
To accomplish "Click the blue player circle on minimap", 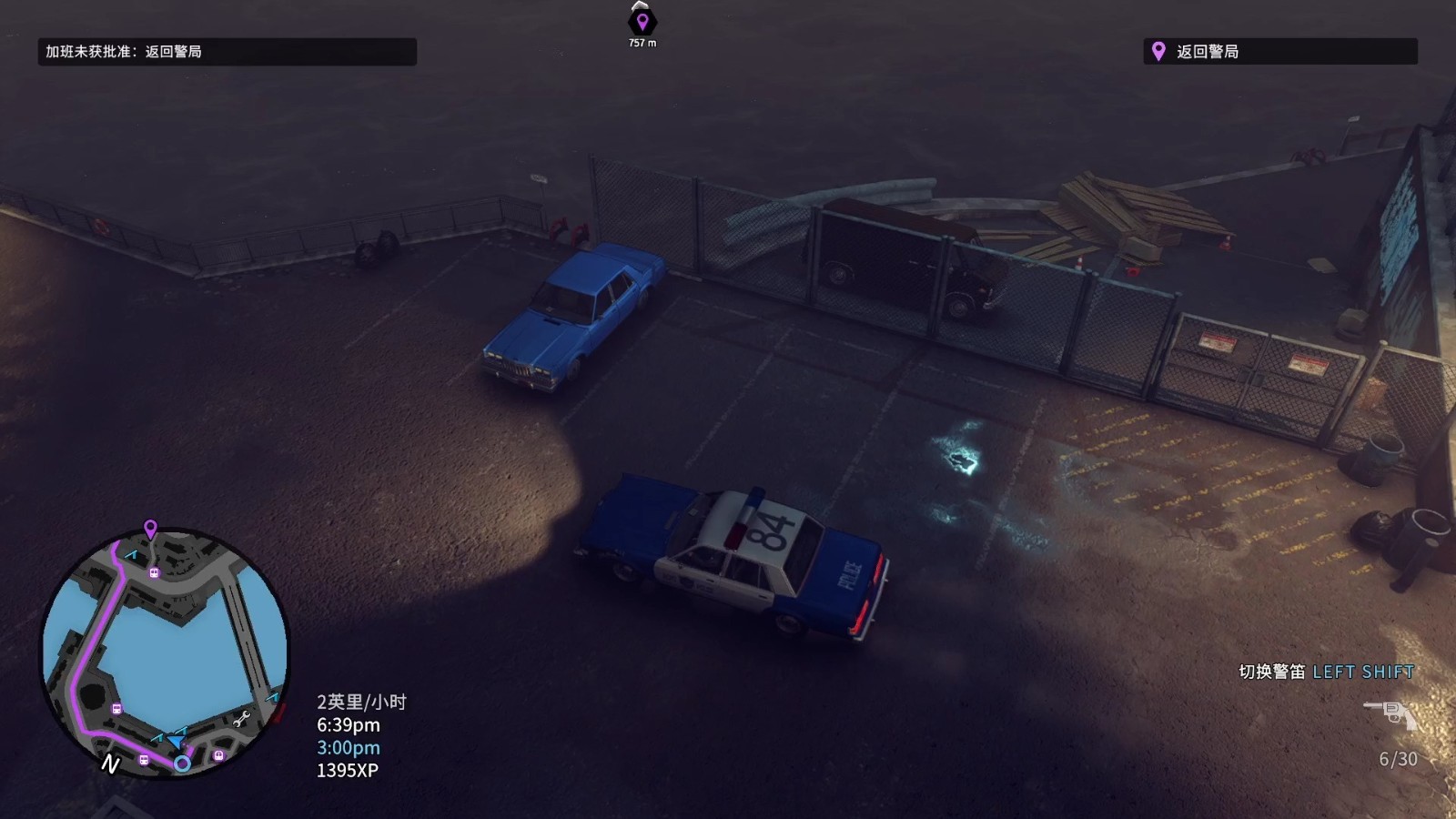I will pos(182,763).
